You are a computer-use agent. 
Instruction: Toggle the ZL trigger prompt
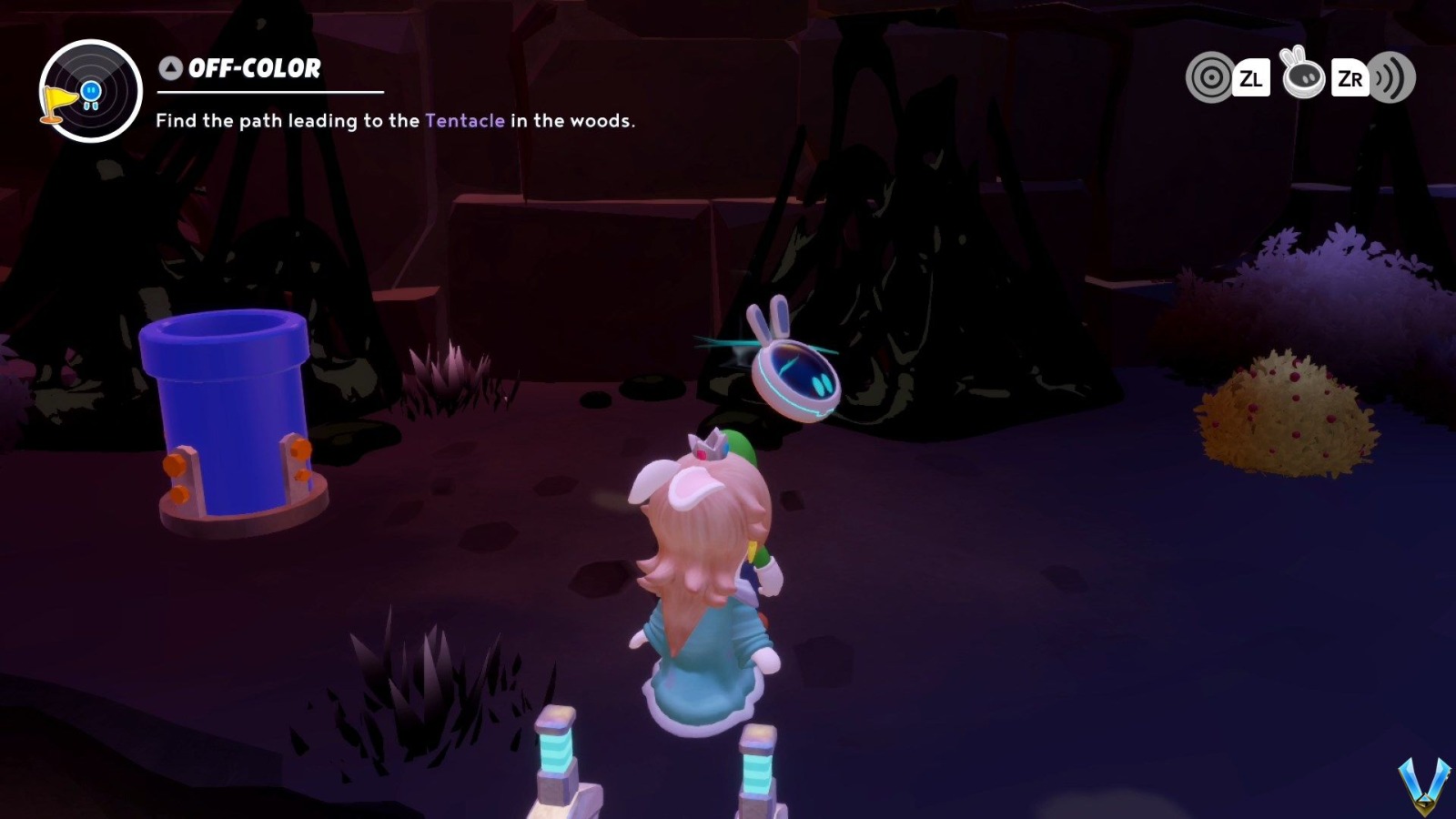[x=1253, y=78]
